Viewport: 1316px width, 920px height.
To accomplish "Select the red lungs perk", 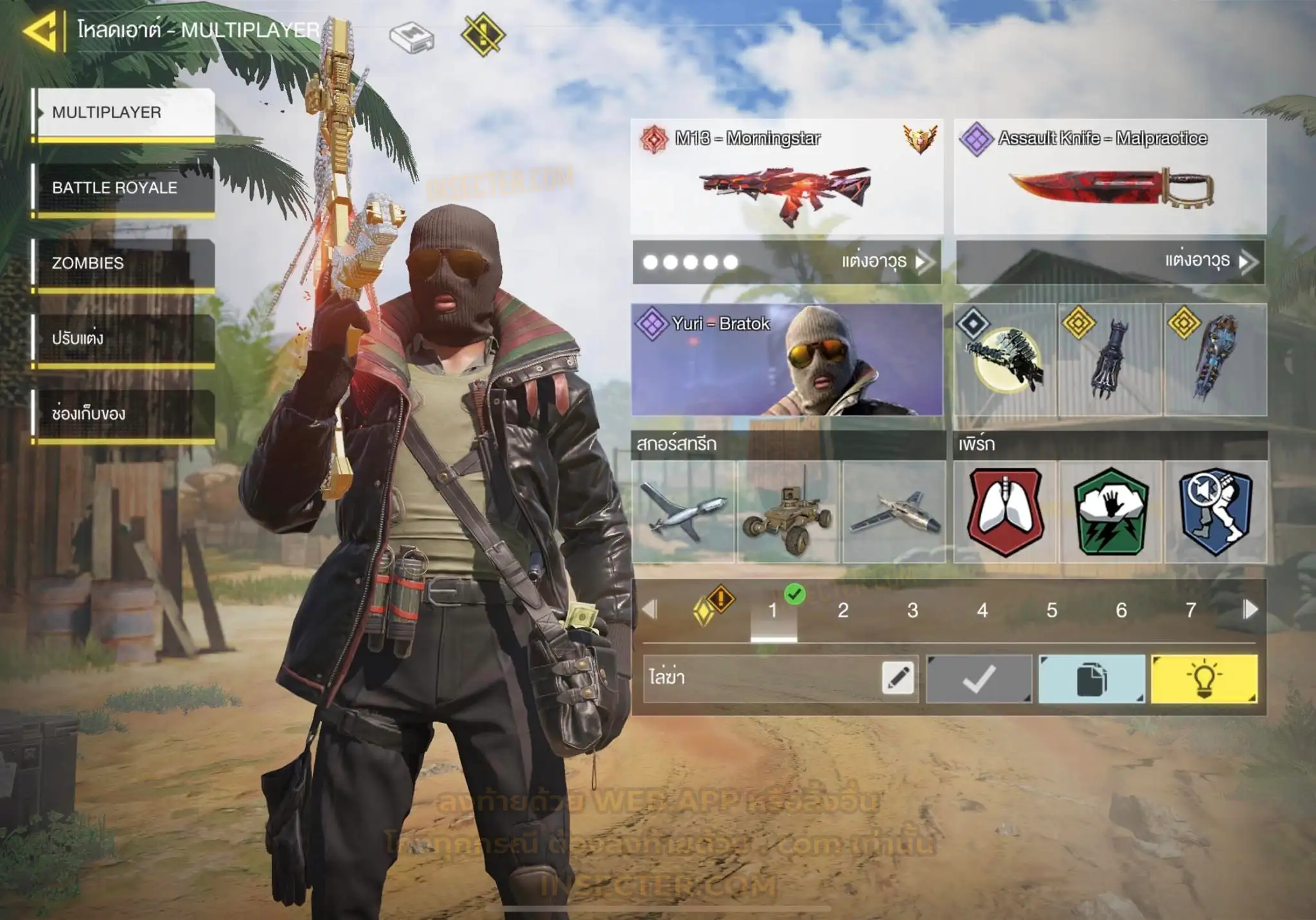I will click(1005, 512).
